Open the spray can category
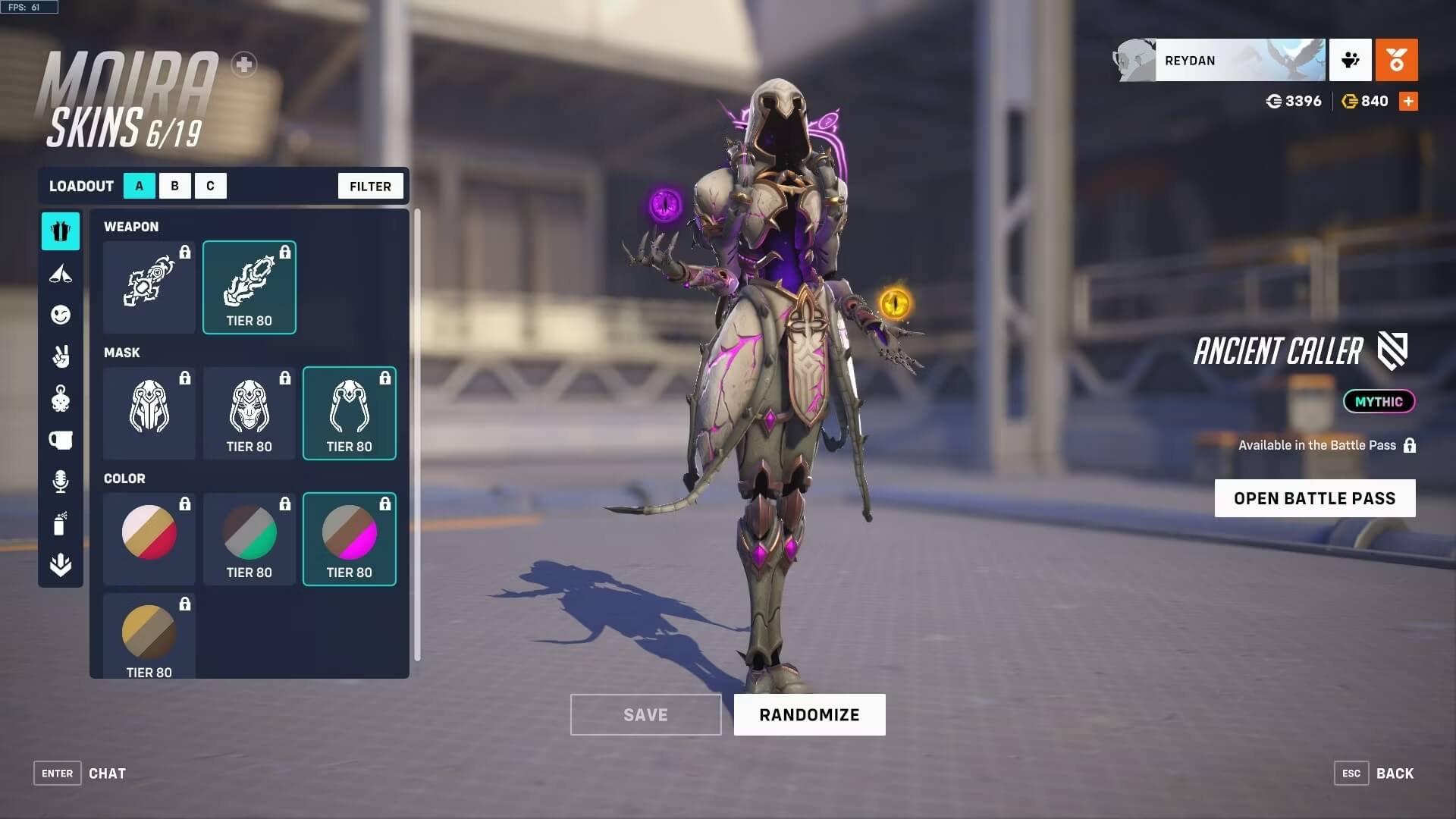The width and height of the screenshot is (1456, 819). tap(61, 523)
